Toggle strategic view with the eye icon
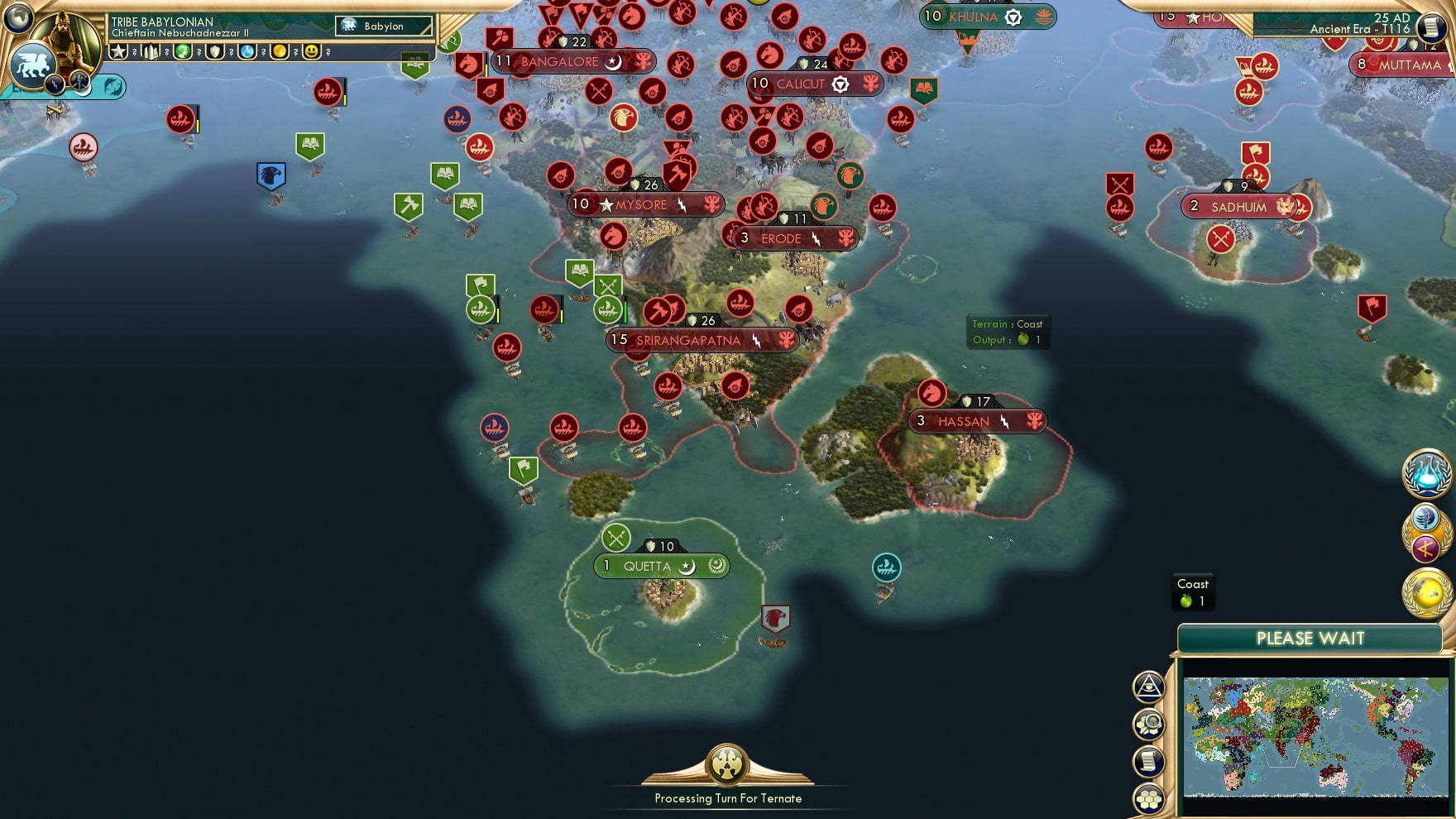Screen dimensions: 1456x819 click(1149, 687)
